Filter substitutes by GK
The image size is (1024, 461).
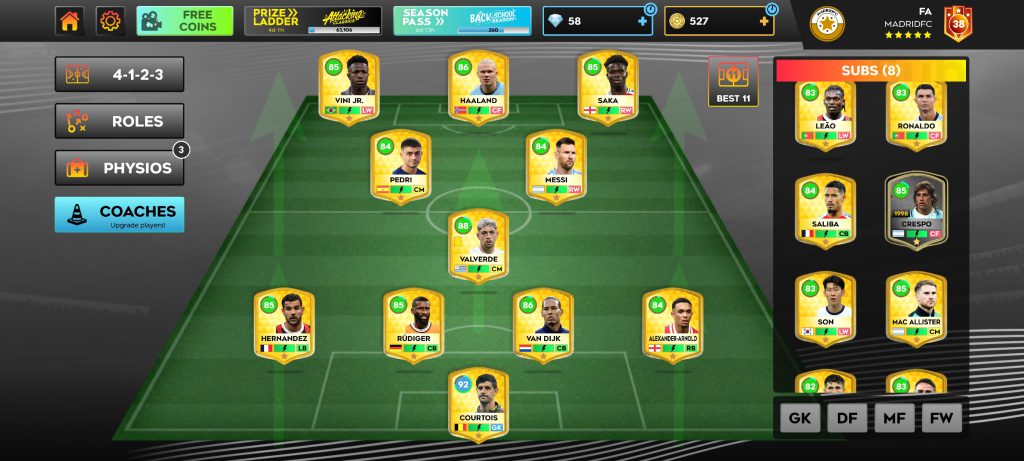tap(800, 419)
